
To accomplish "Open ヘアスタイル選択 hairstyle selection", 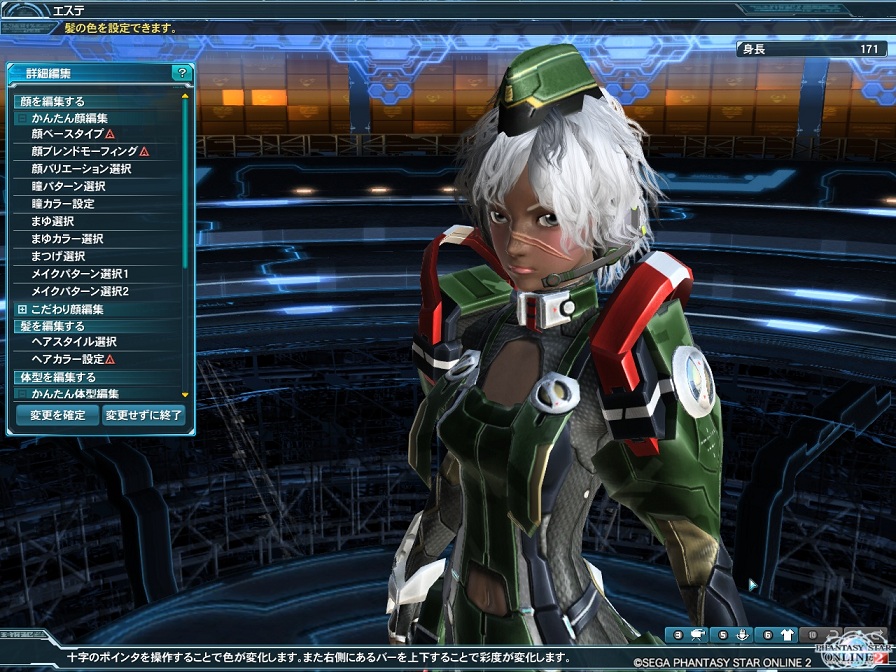I will click(74, 342).
